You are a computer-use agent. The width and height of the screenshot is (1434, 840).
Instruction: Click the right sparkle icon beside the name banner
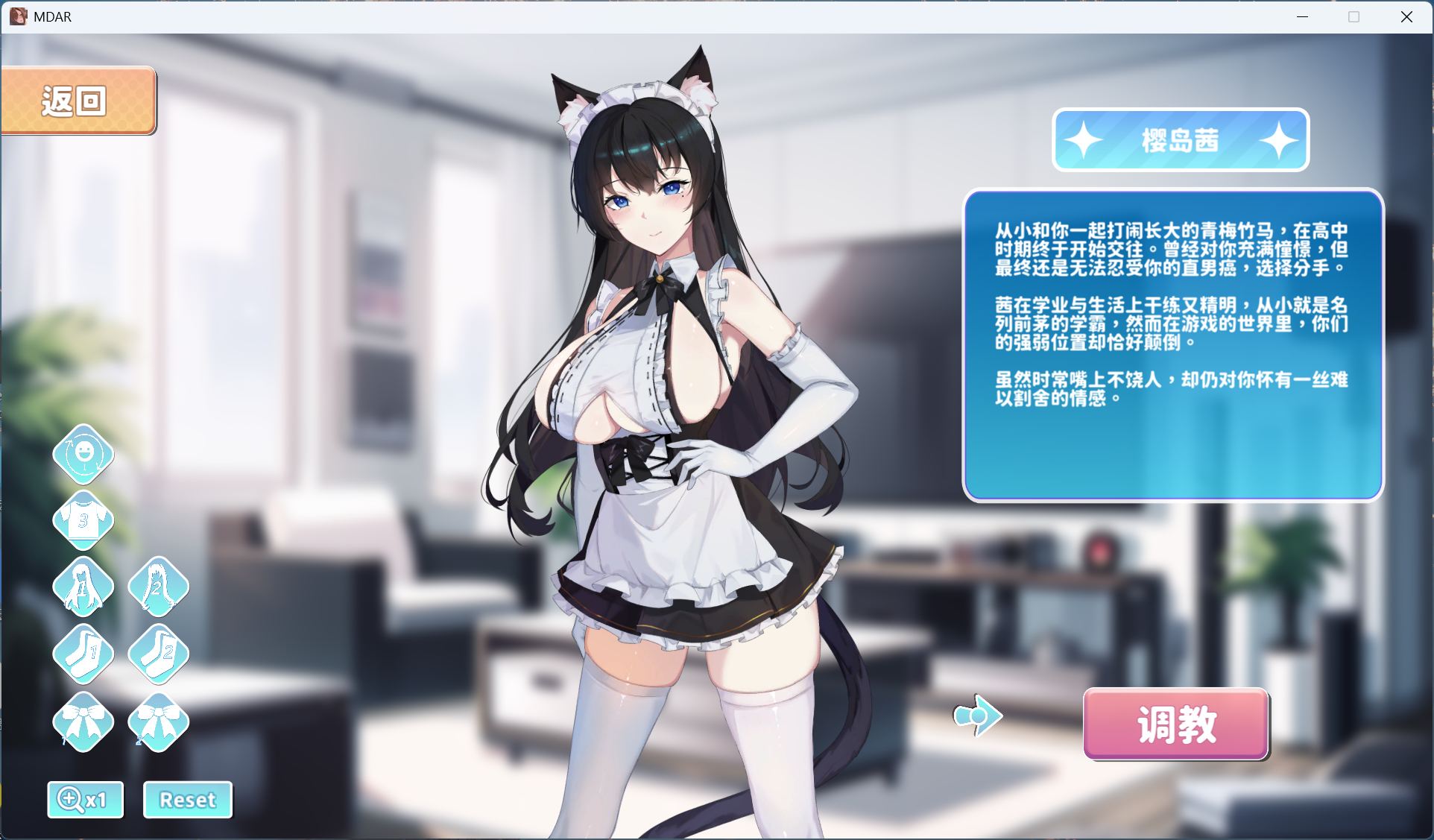coord(1279,140)
